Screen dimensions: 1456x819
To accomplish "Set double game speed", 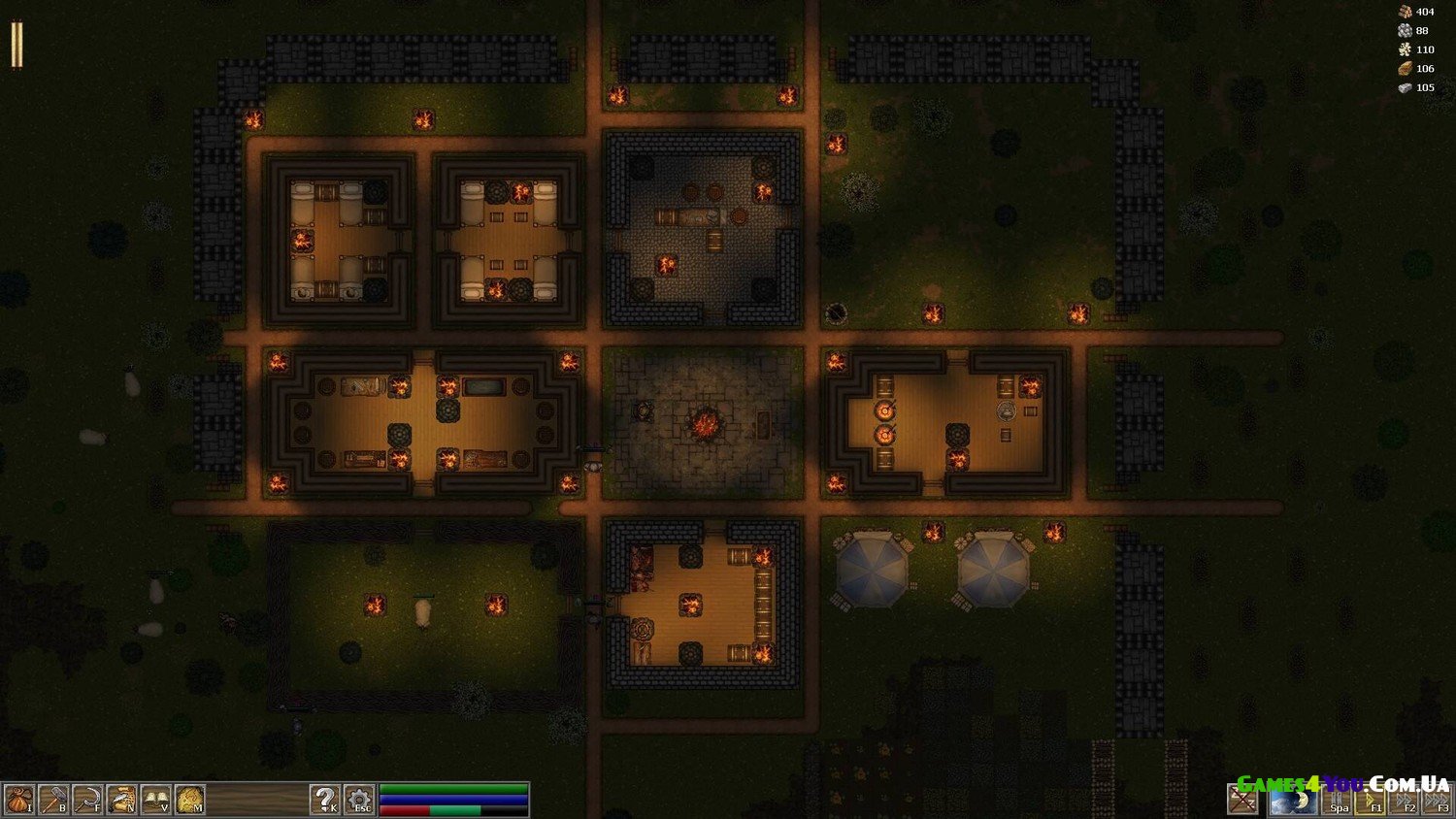I will point(1404,801).
